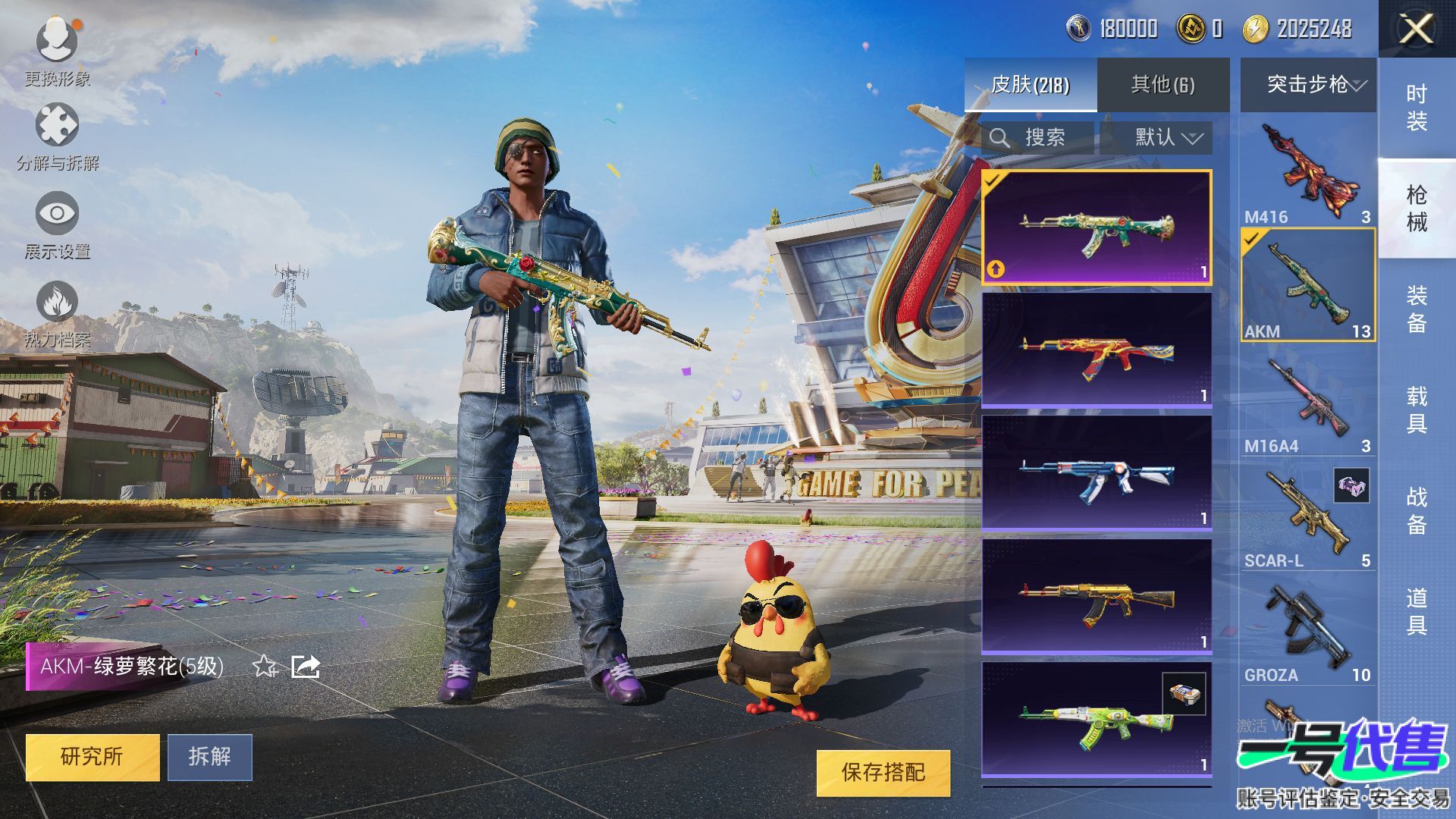1456x819 pixels.
Task: Click the 保存搭配 save loadout button
Action: 883,773
